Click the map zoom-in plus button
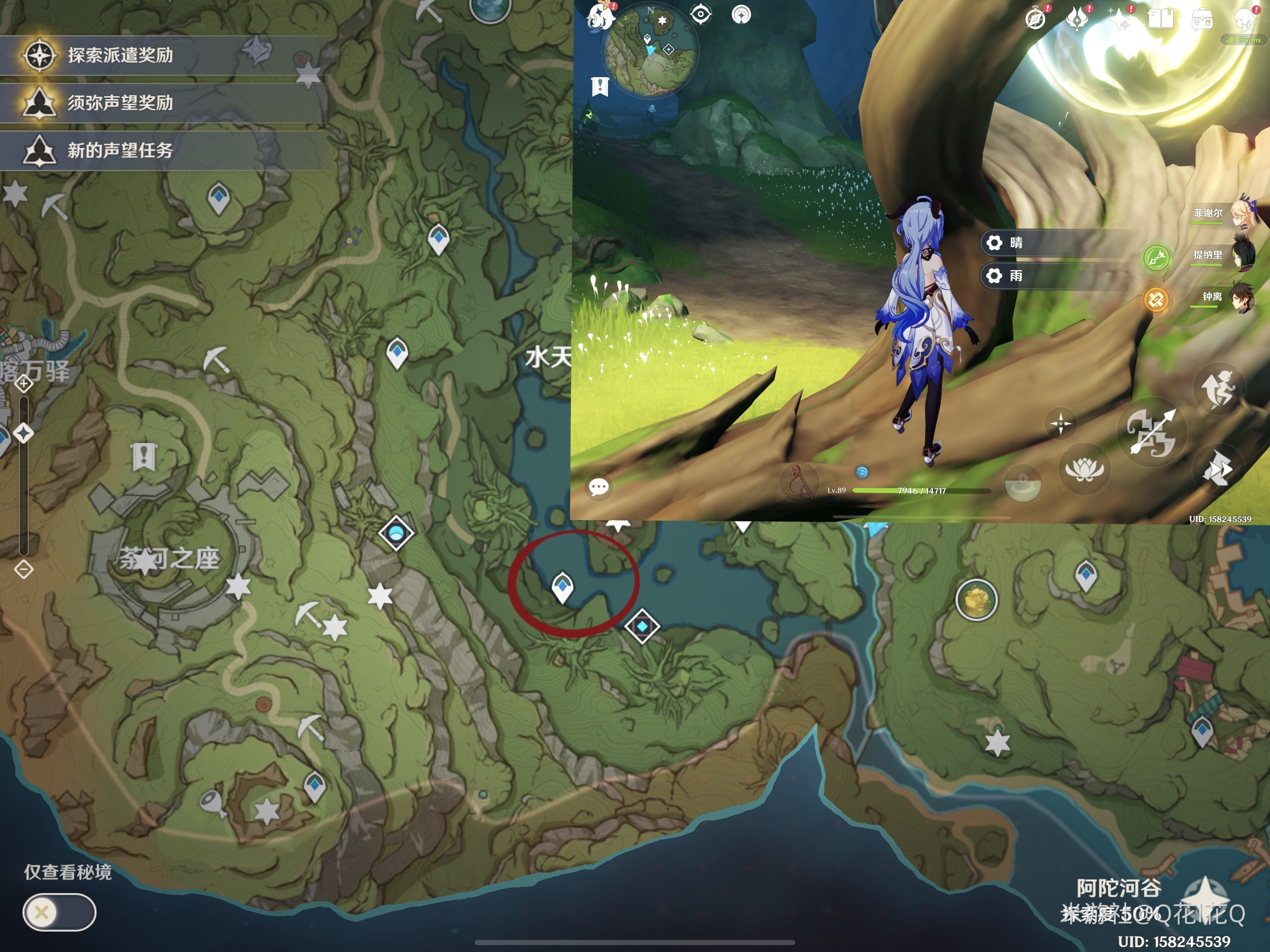The width and height of the screenshot is (1270, 952). click(x=24, y=383)
